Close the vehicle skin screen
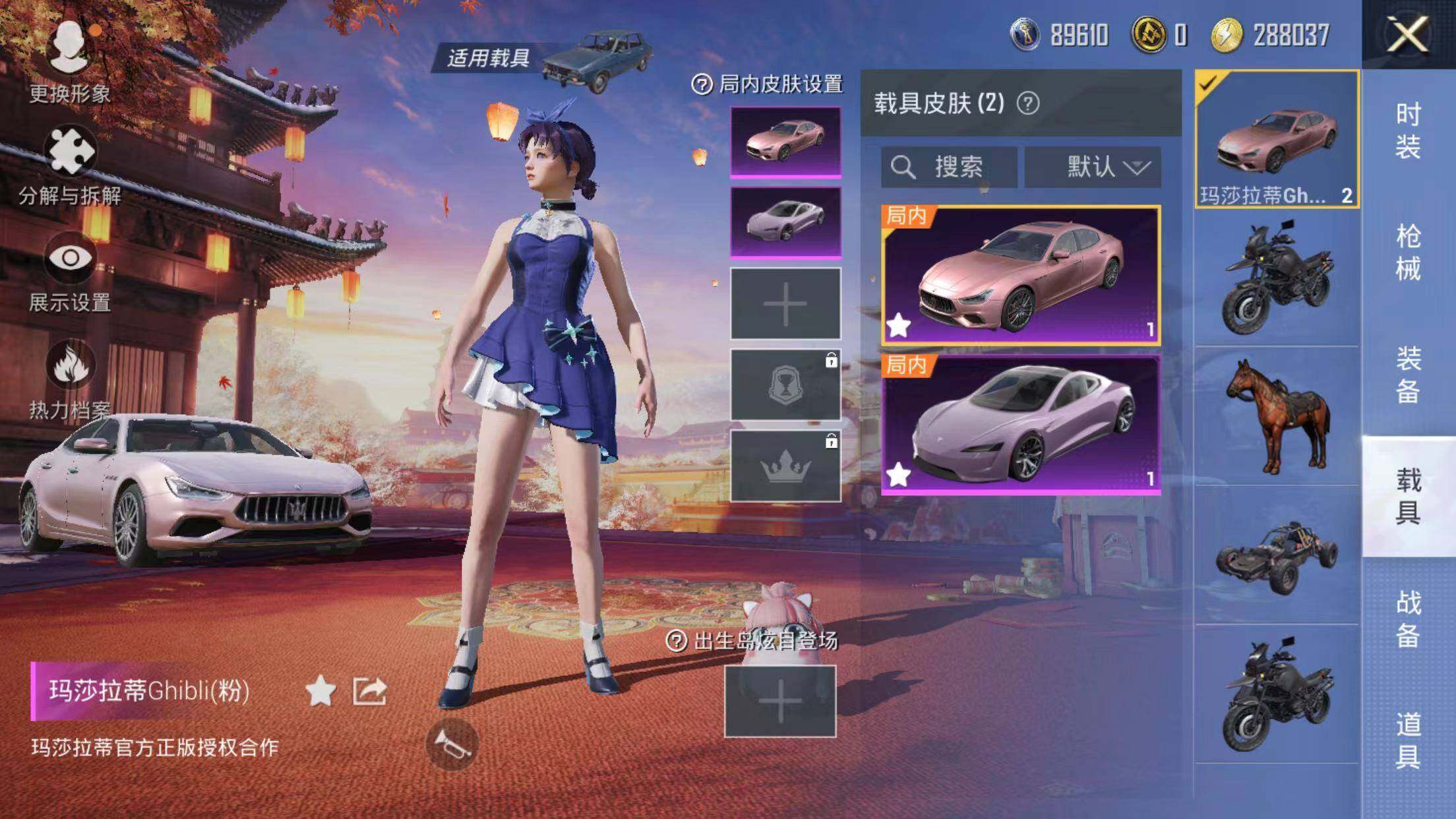Viewport: 1456px width, 819px height. click(1407, 34)
